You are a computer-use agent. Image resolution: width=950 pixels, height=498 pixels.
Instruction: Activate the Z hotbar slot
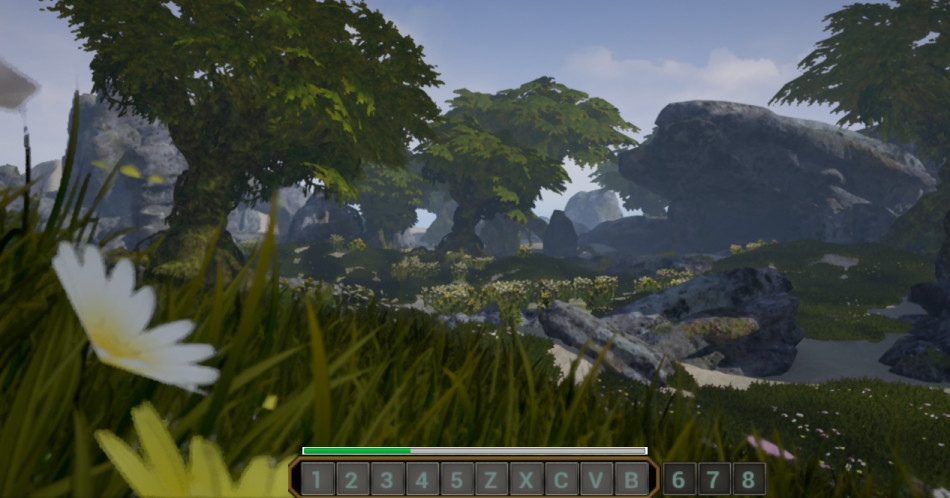(x=492, y=479)
